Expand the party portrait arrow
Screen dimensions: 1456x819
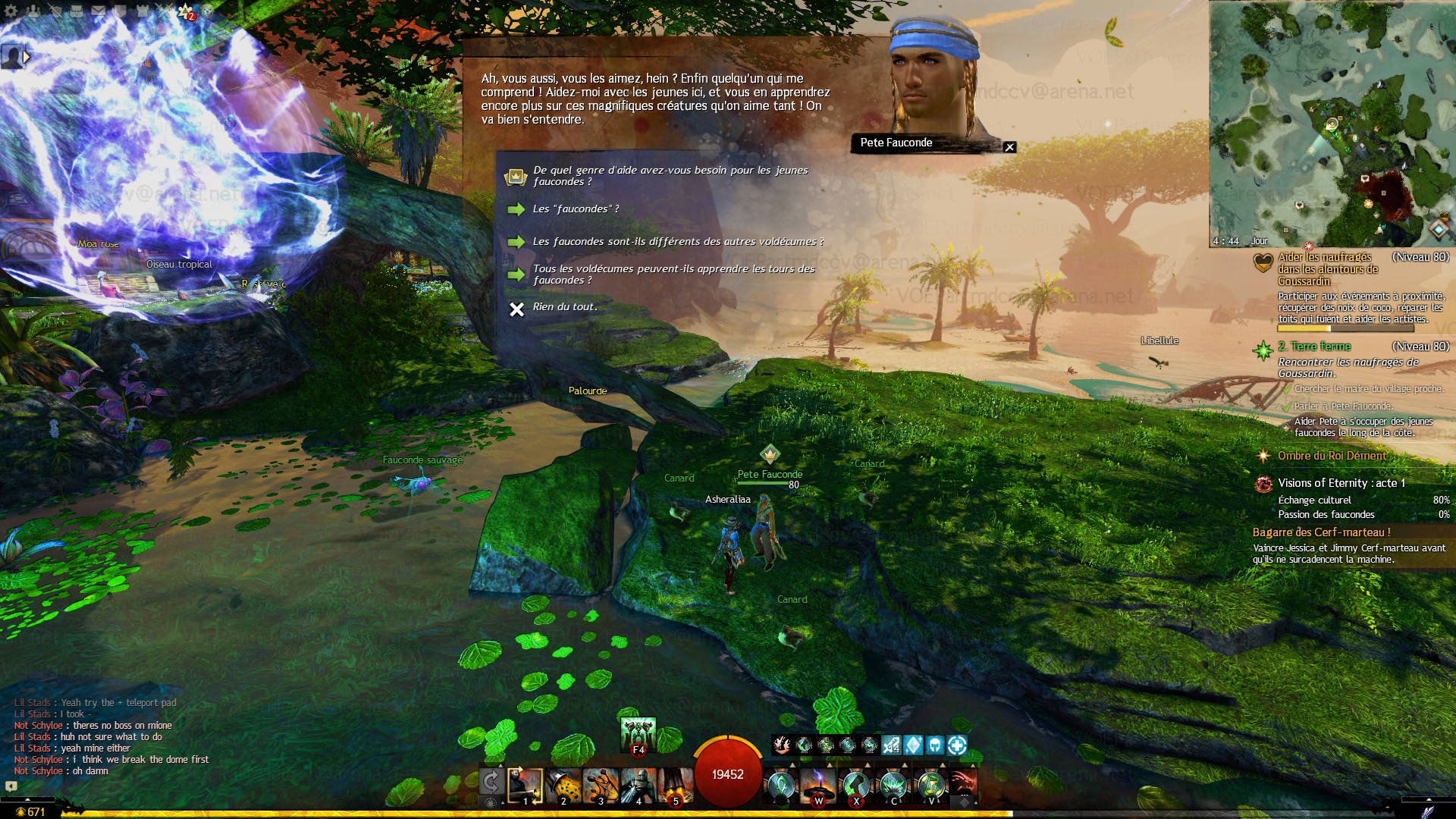[27, 56]
